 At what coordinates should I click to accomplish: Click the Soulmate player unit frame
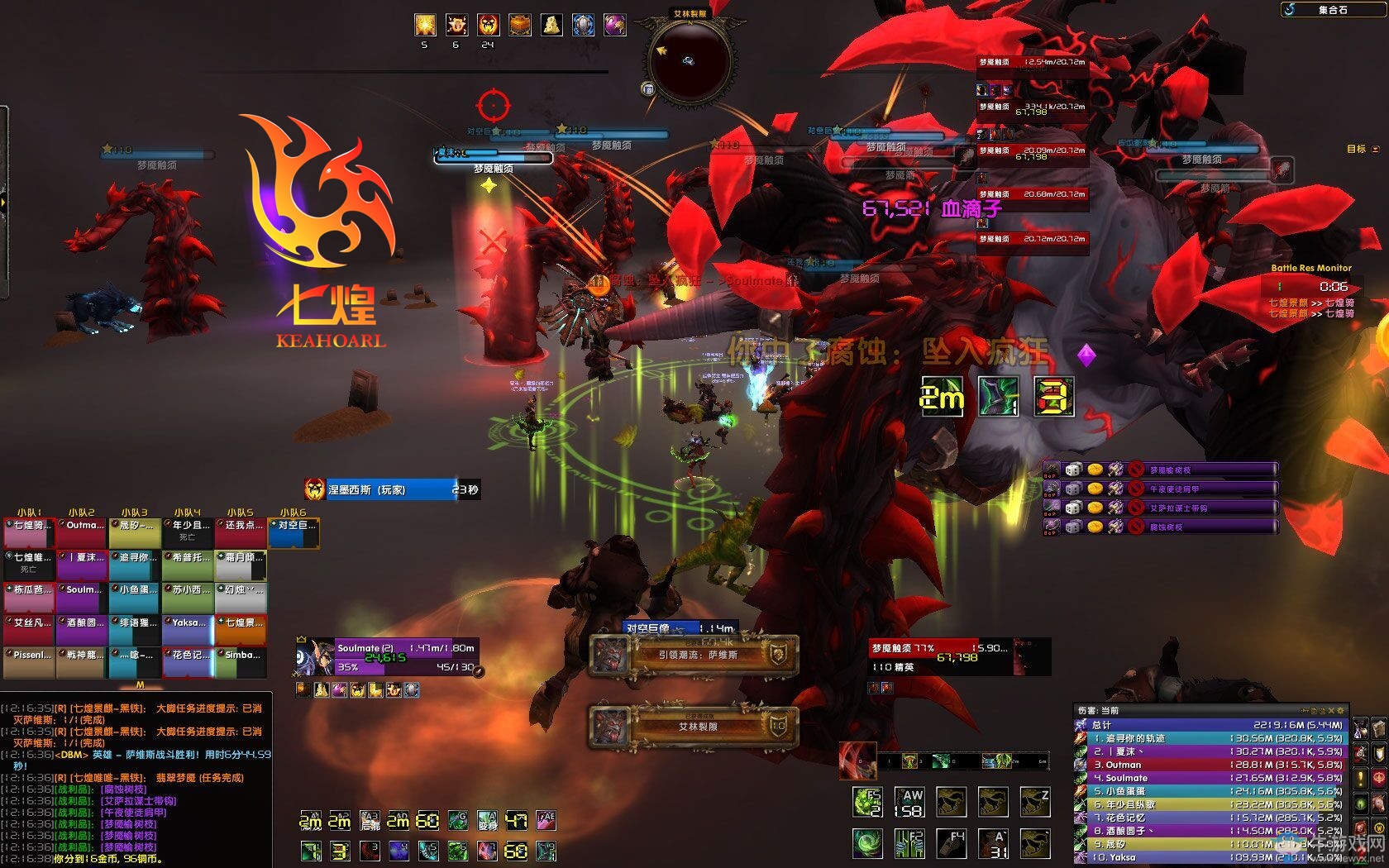pyautogui.click(x=389, y=658)
